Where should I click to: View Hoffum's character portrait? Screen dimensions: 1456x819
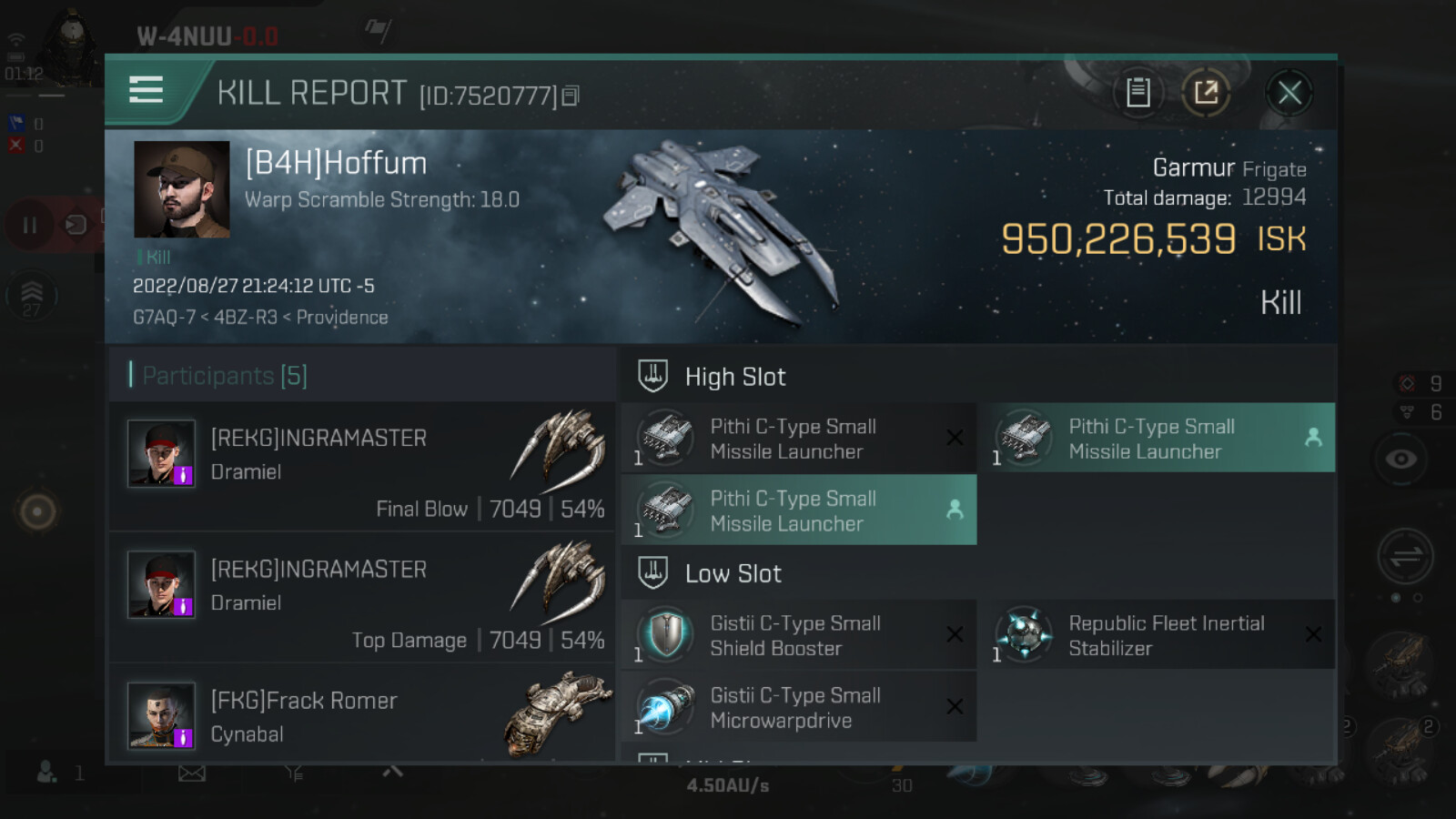pyautogui.click(x=182, y=189)
